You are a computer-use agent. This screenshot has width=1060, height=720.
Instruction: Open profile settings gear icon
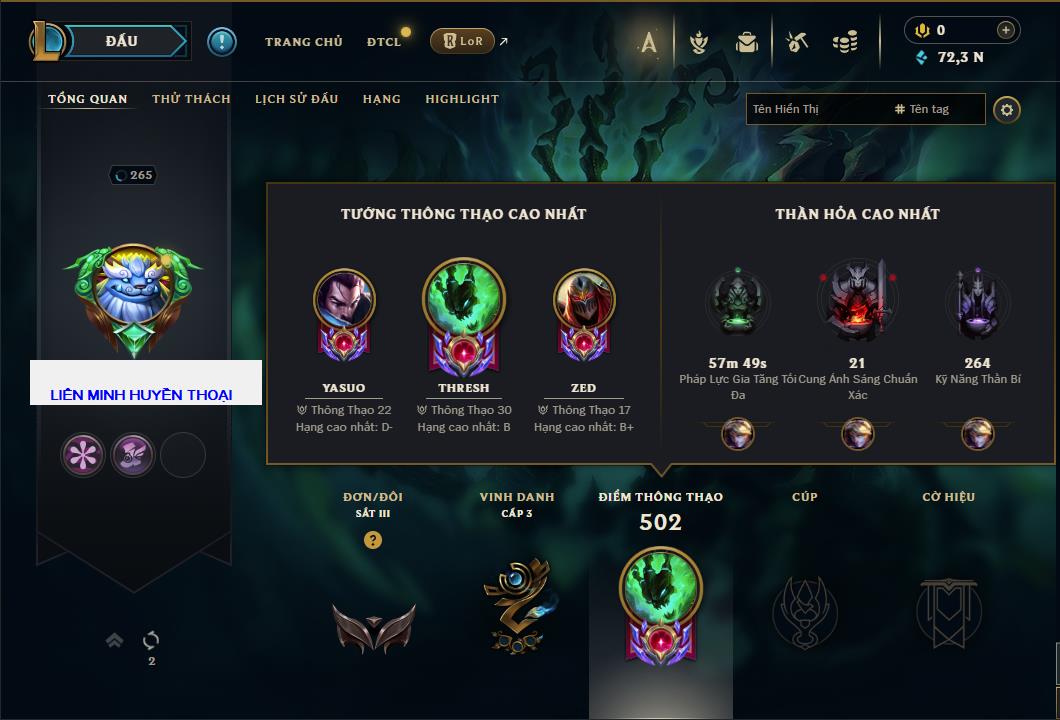click(1007, 109)
